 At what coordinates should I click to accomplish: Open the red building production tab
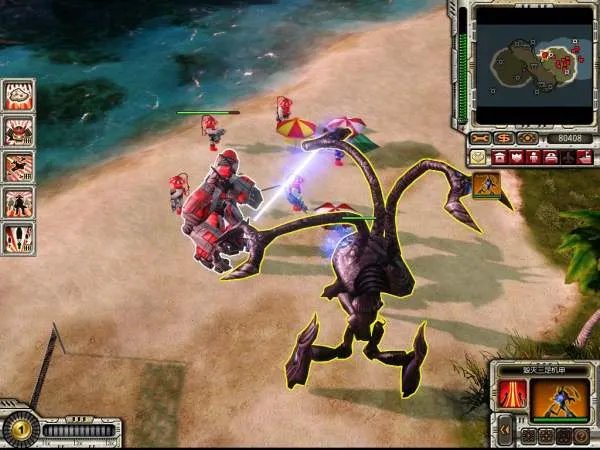tap(499, 157)
